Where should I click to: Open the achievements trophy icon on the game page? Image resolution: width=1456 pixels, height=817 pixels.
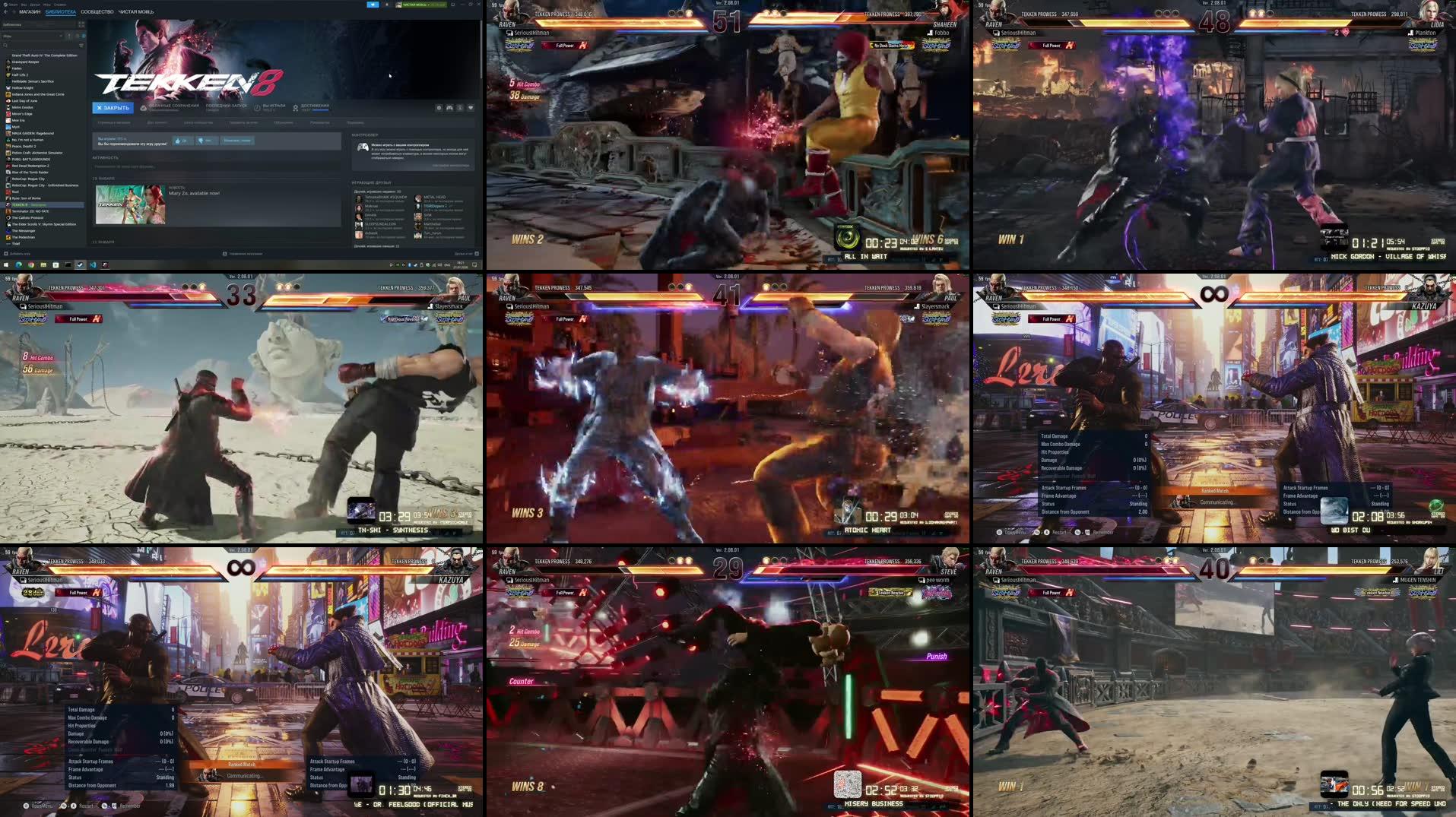[x=295, y=108]
